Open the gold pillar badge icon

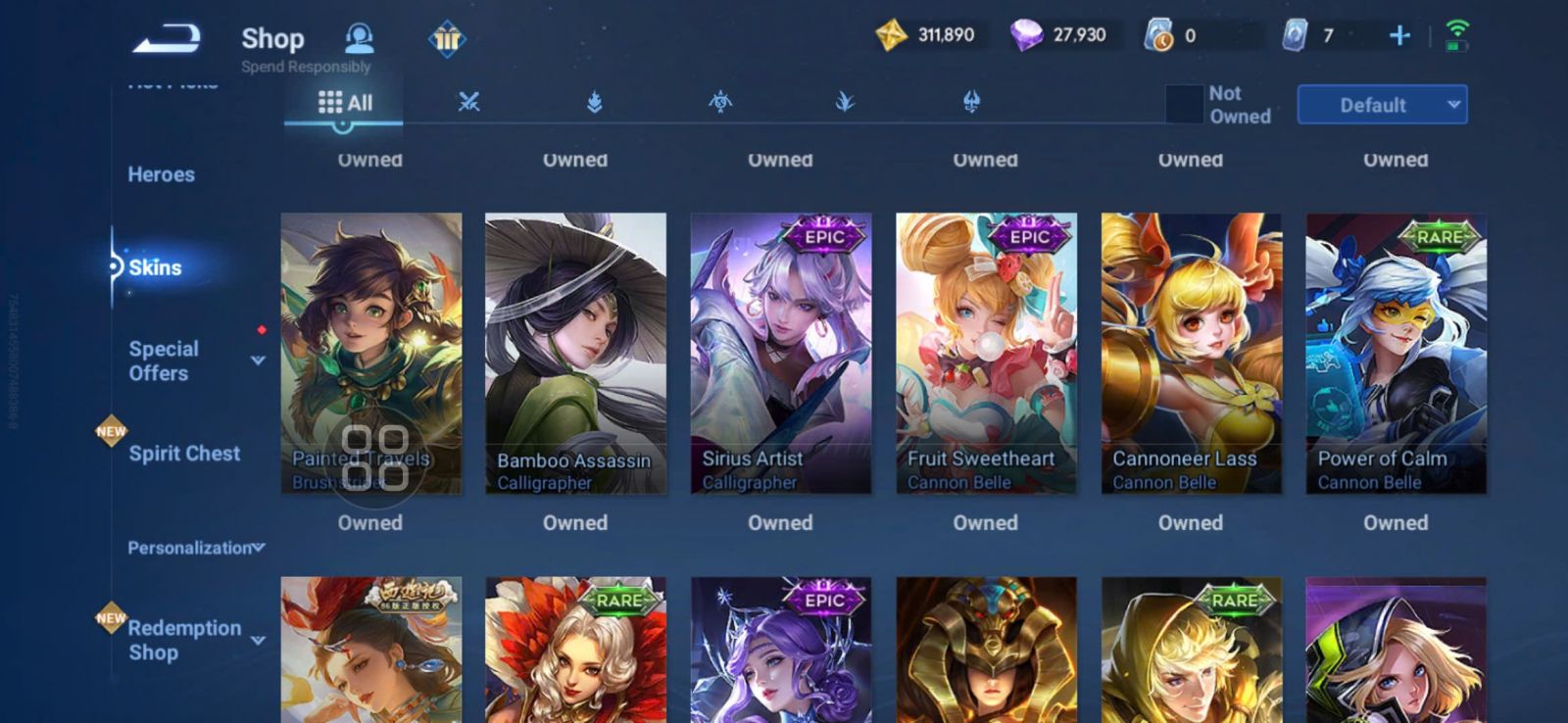click(x=447, y=39)
